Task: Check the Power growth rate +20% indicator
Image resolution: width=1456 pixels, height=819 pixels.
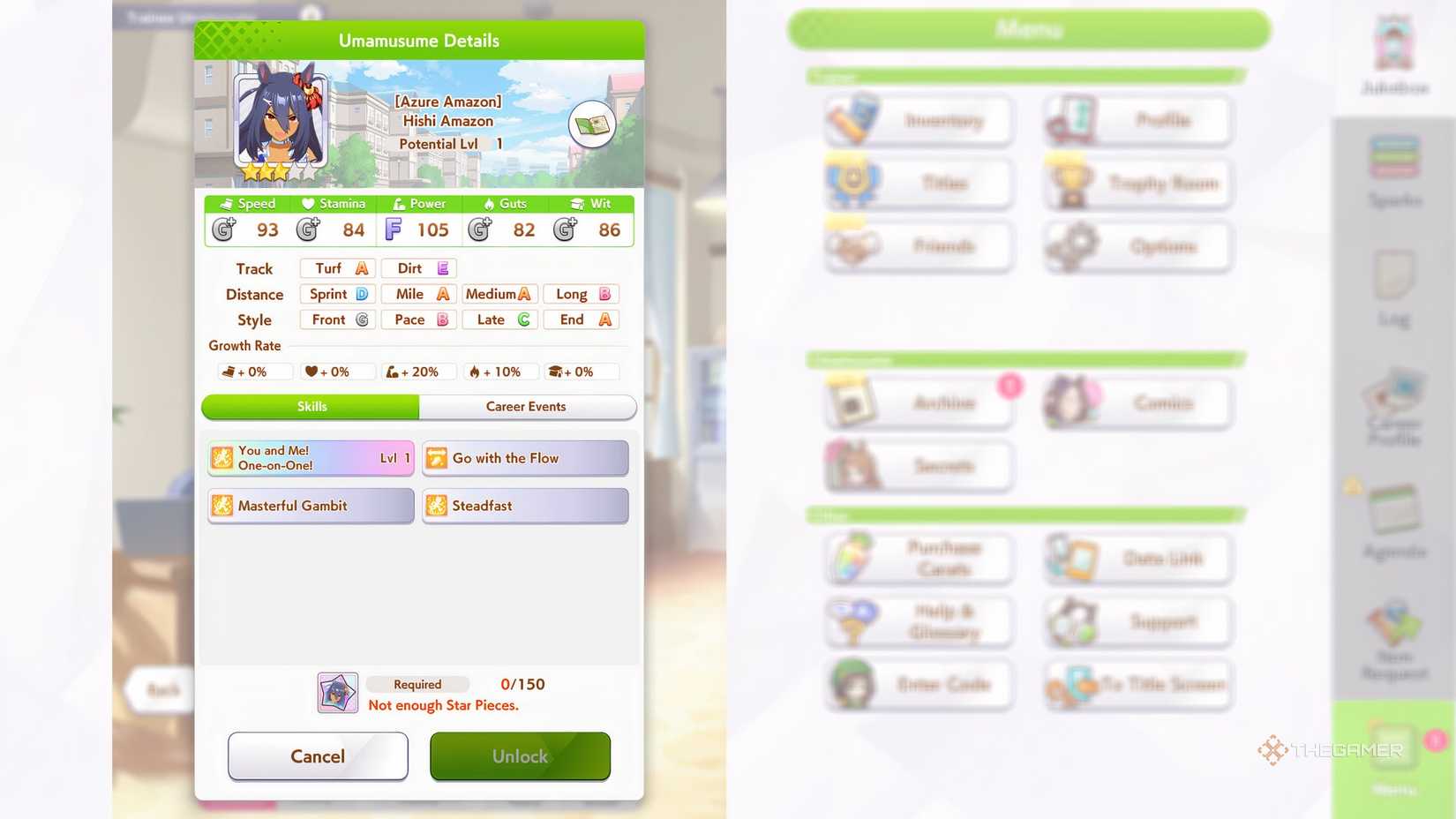Action: click(x=417, y=372)
